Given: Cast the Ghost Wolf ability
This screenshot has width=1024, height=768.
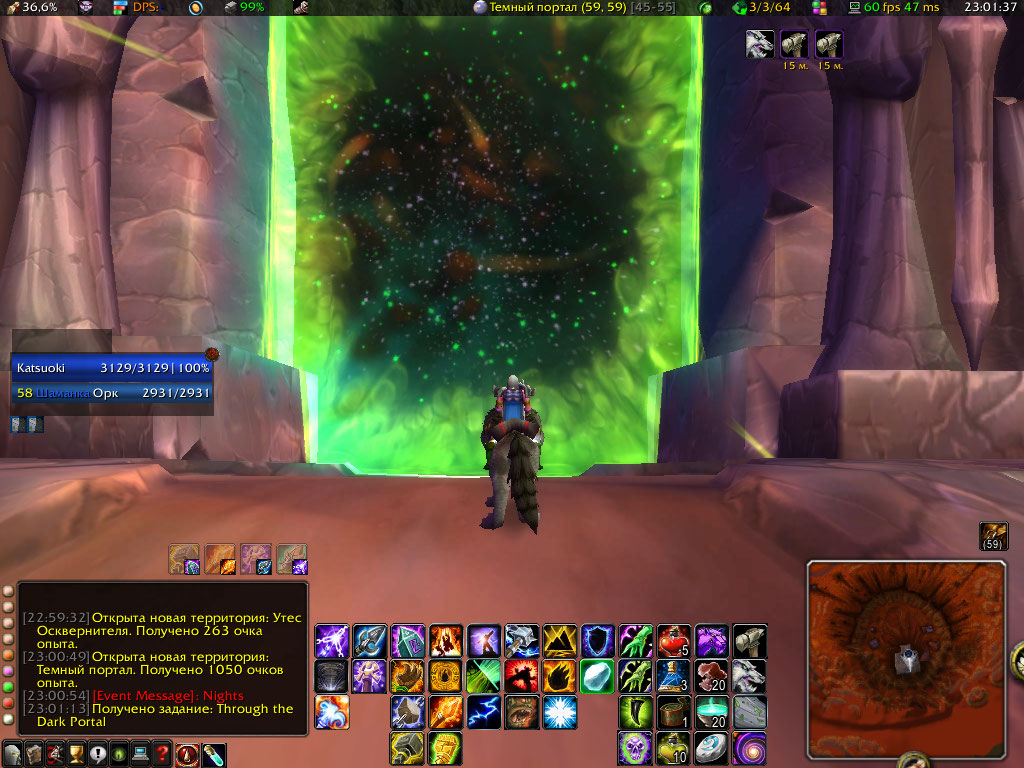Looking at the screenshot, I should coord(749,675).
